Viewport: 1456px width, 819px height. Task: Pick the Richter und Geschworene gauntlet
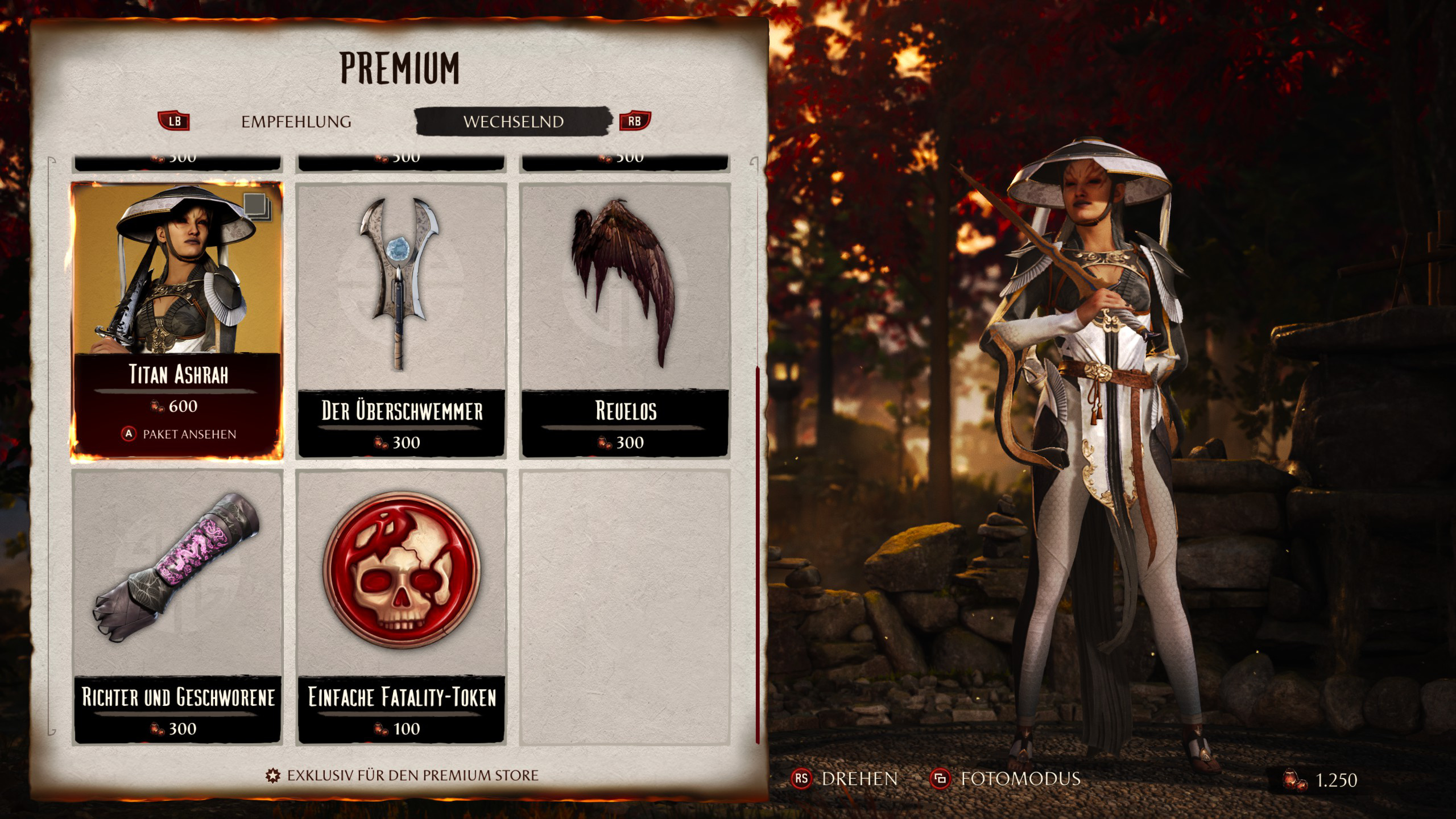click(177, 606)
